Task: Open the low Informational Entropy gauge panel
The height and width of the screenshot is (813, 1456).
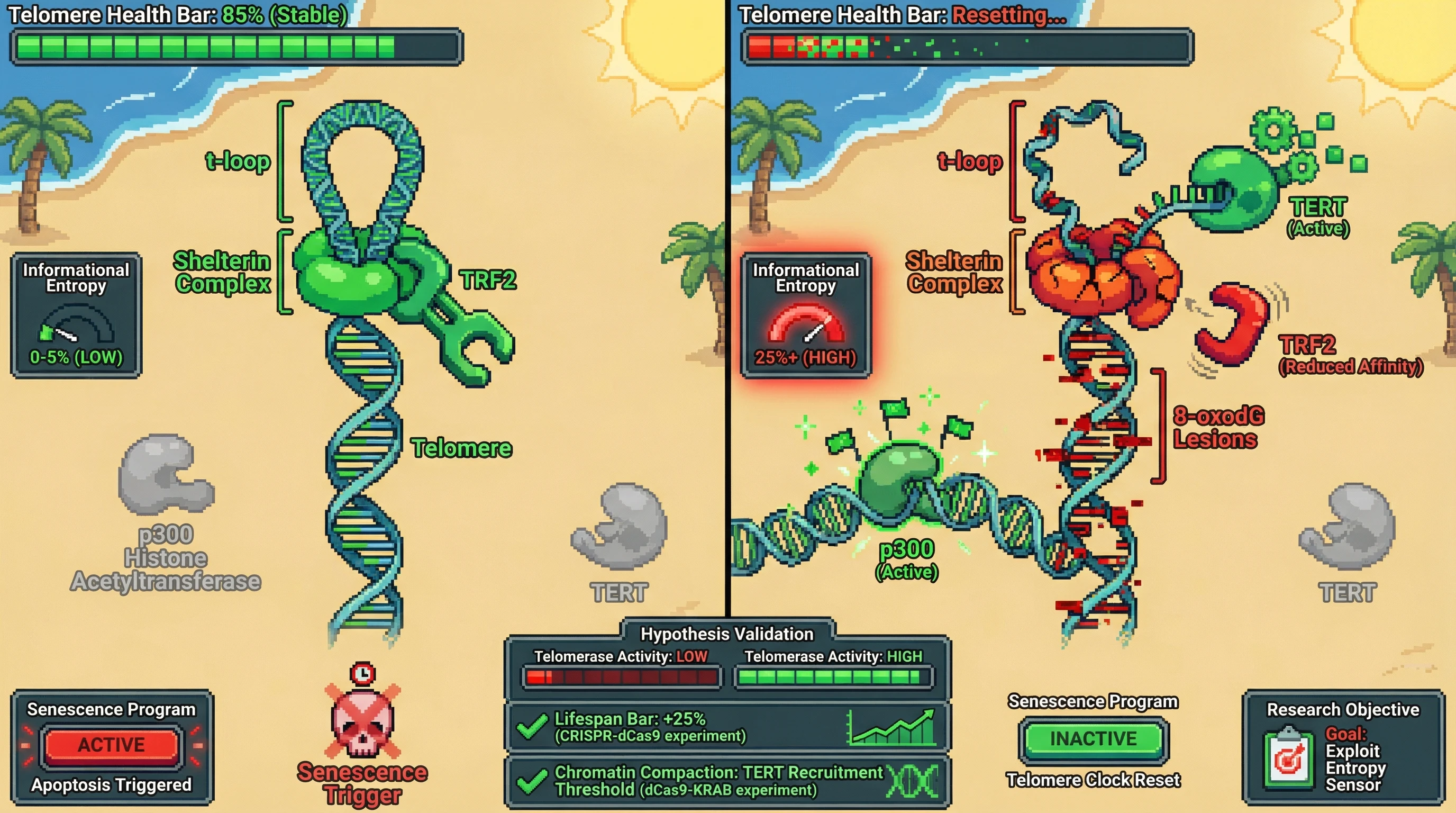Action: tap(76, 315)
